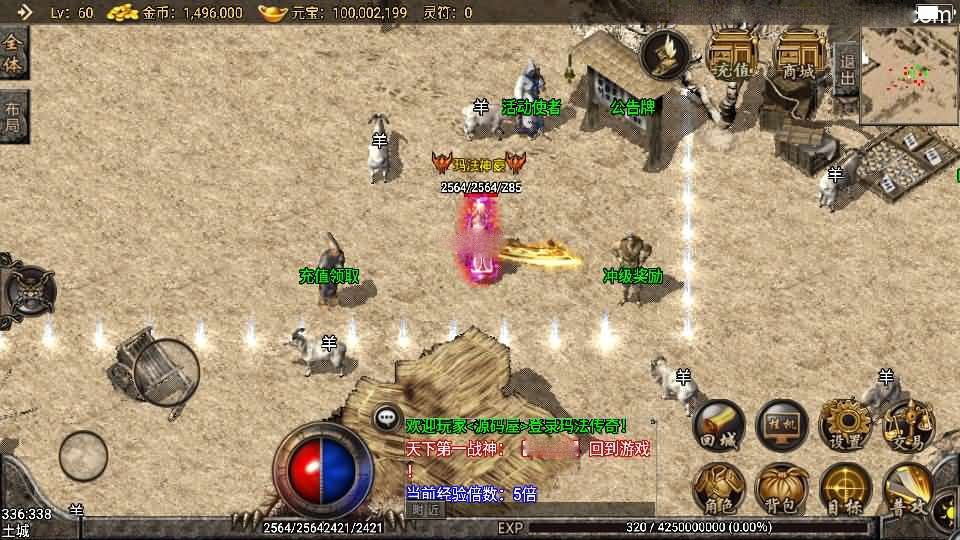Open the 背包 backpack
The image size is (960, 540).
point(782,489)
